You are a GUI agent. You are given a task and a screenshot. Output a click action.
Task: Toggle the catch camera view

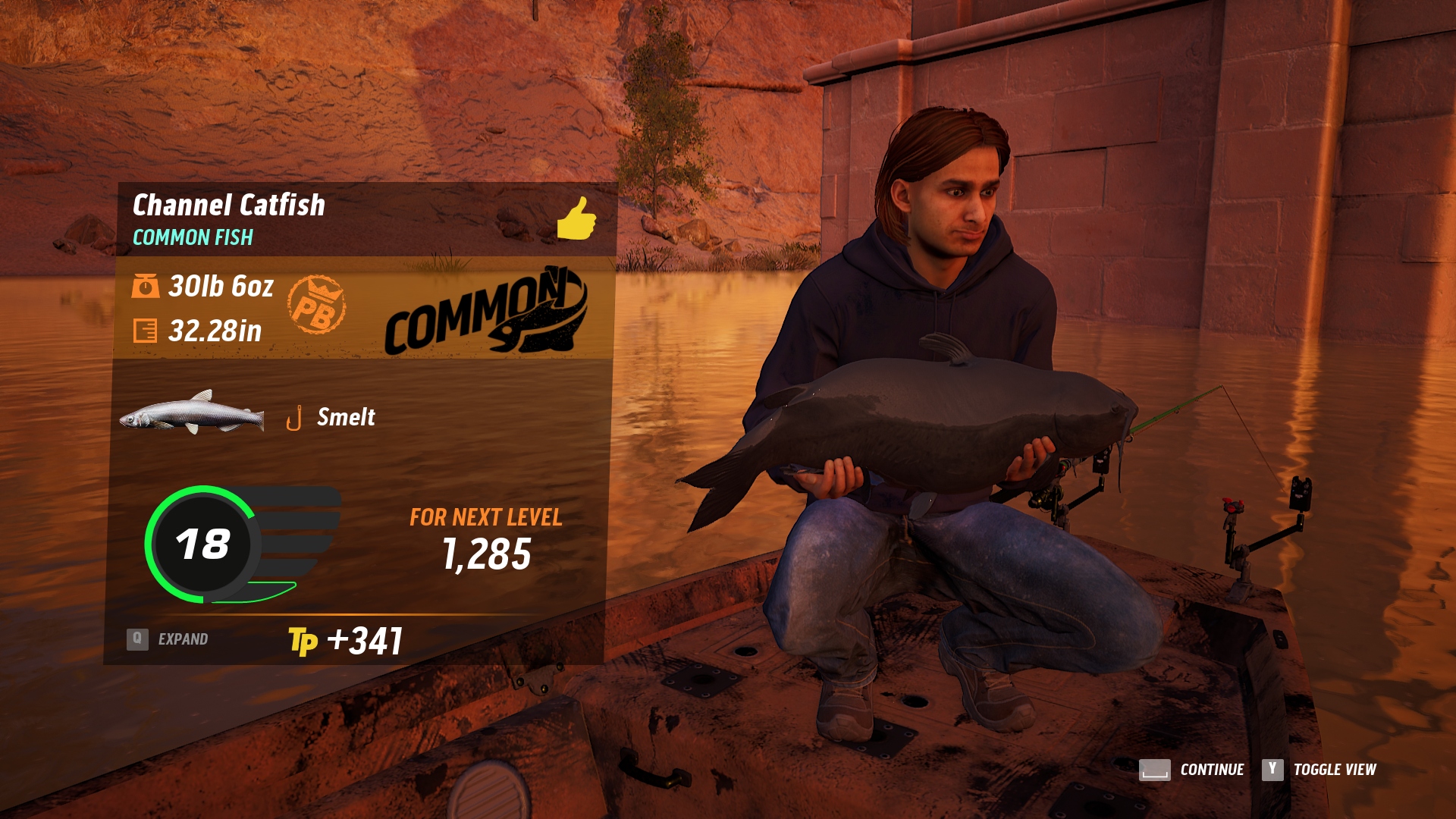pyautogui.click(x=1319, y=770)
